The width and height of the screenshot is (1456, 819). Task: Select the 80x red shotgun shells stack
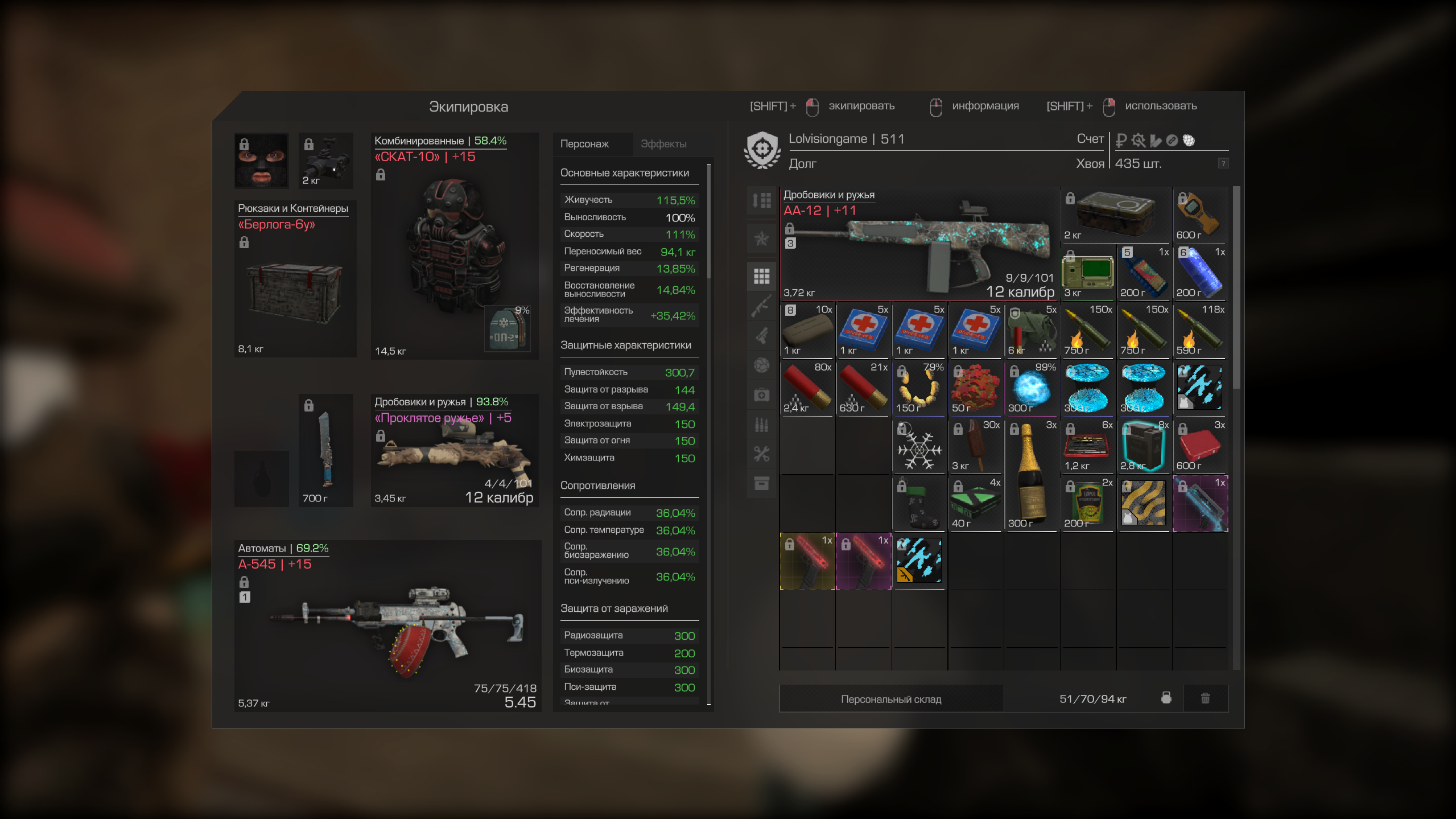click(807, 388)
